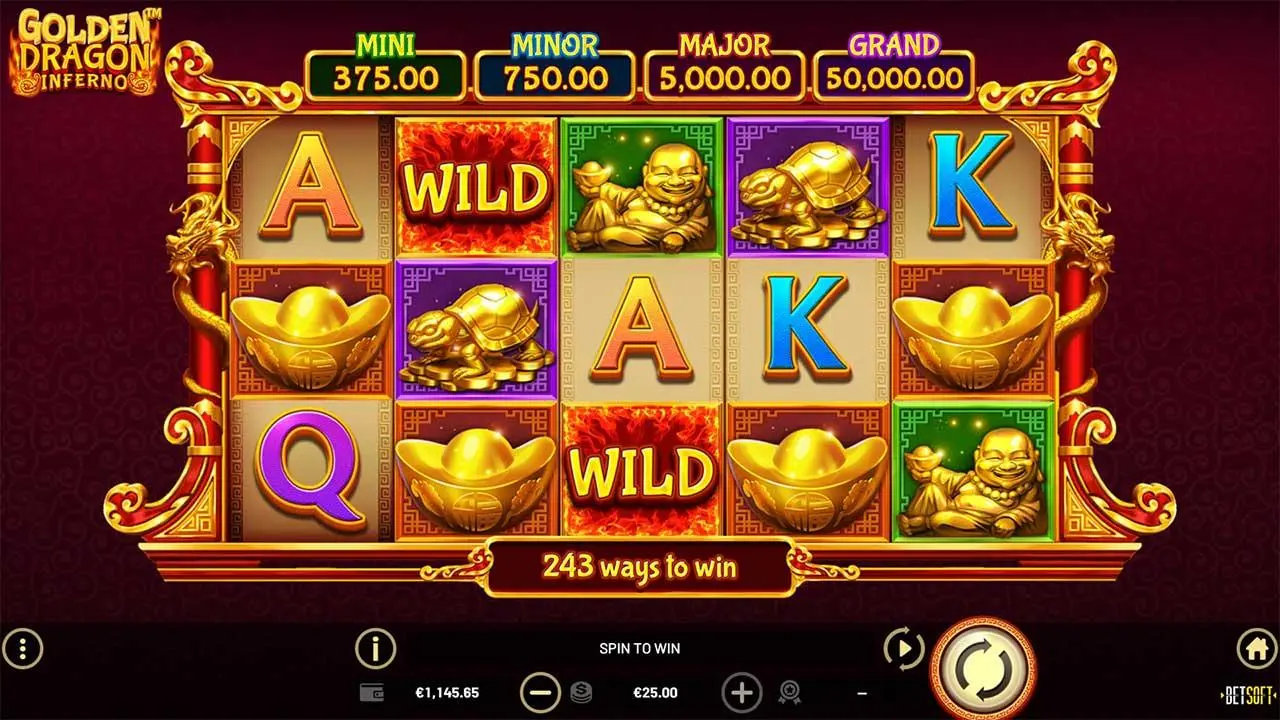The height and width of the screenshot is (720, 1280).
Task: Click the coin stack bet icon
Action: pyautogui.click(x=580, y=692)
